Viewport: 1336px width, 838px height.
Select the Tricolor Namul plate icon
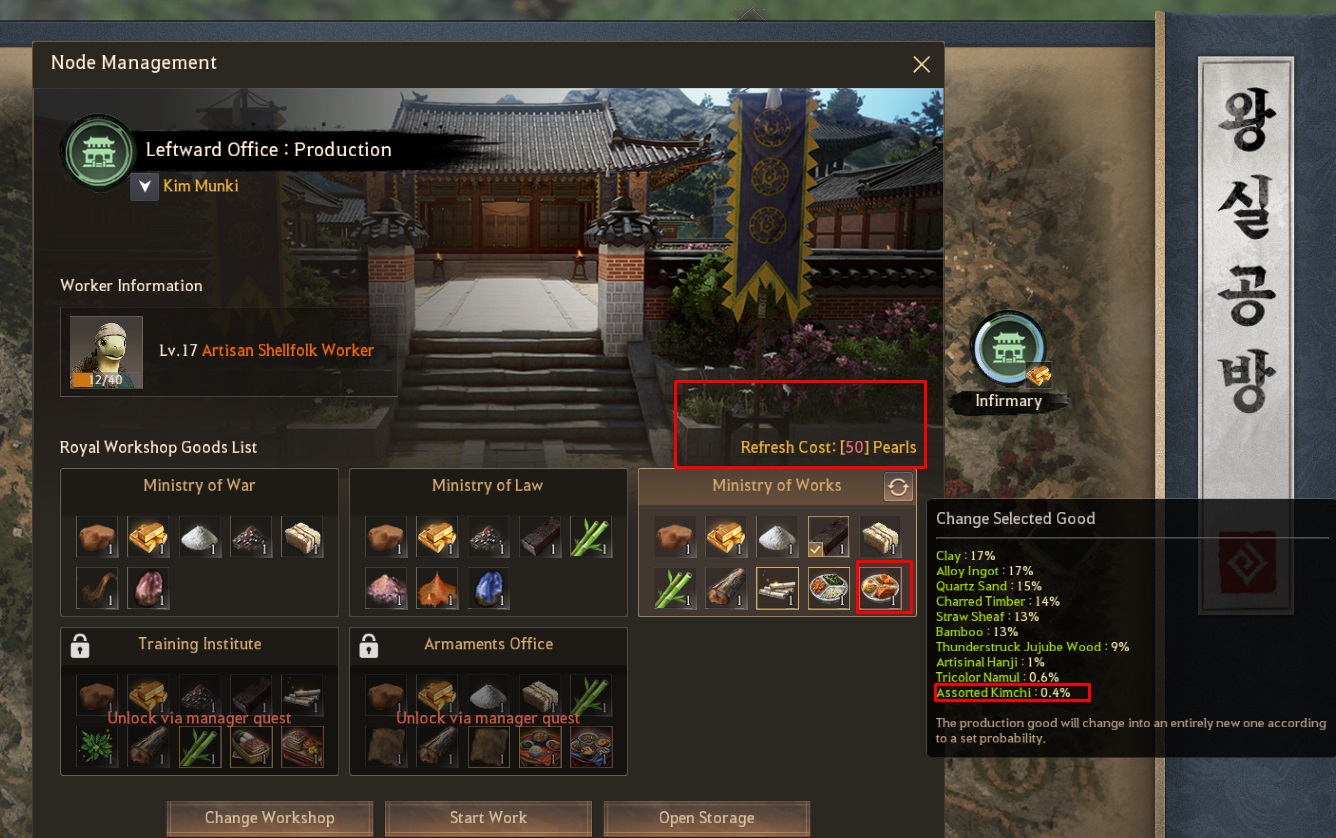tap(829, 588)
